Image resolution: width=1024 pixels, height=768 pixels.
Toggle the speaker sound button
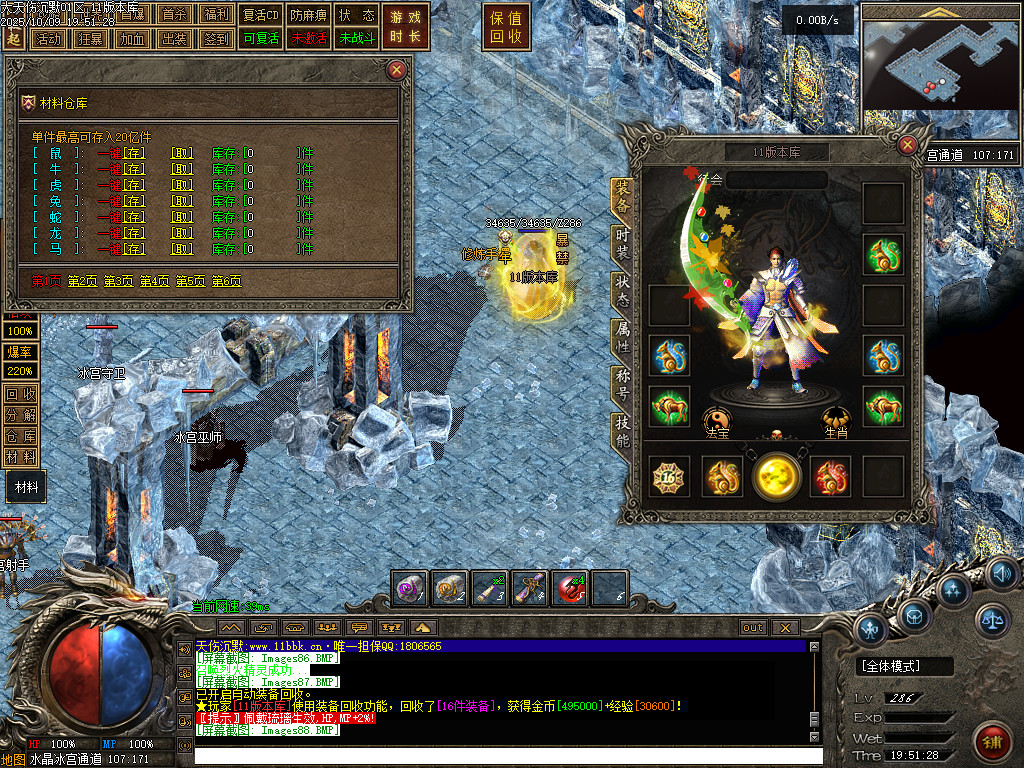(1002, 574)
